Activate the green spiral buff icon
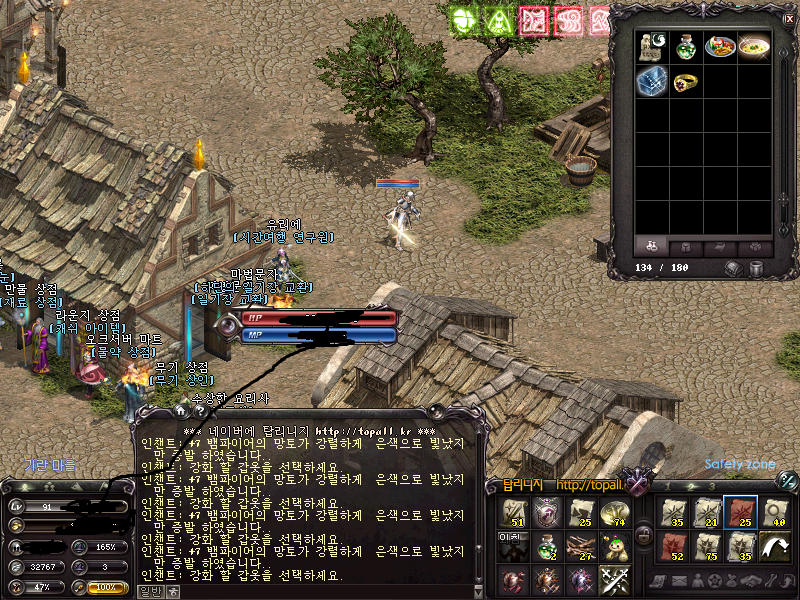This screenshot has height=600, width=800. coord(464,19)
